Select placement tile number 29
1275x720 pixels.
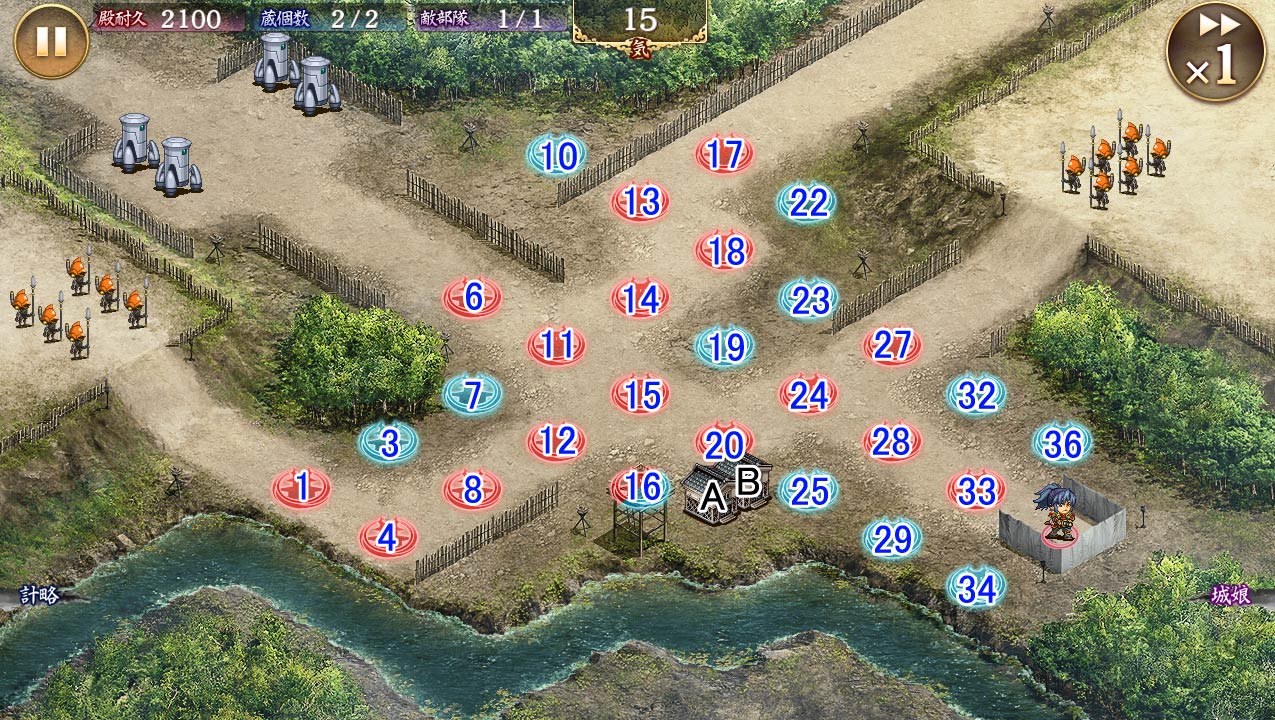tap(892, 539)
